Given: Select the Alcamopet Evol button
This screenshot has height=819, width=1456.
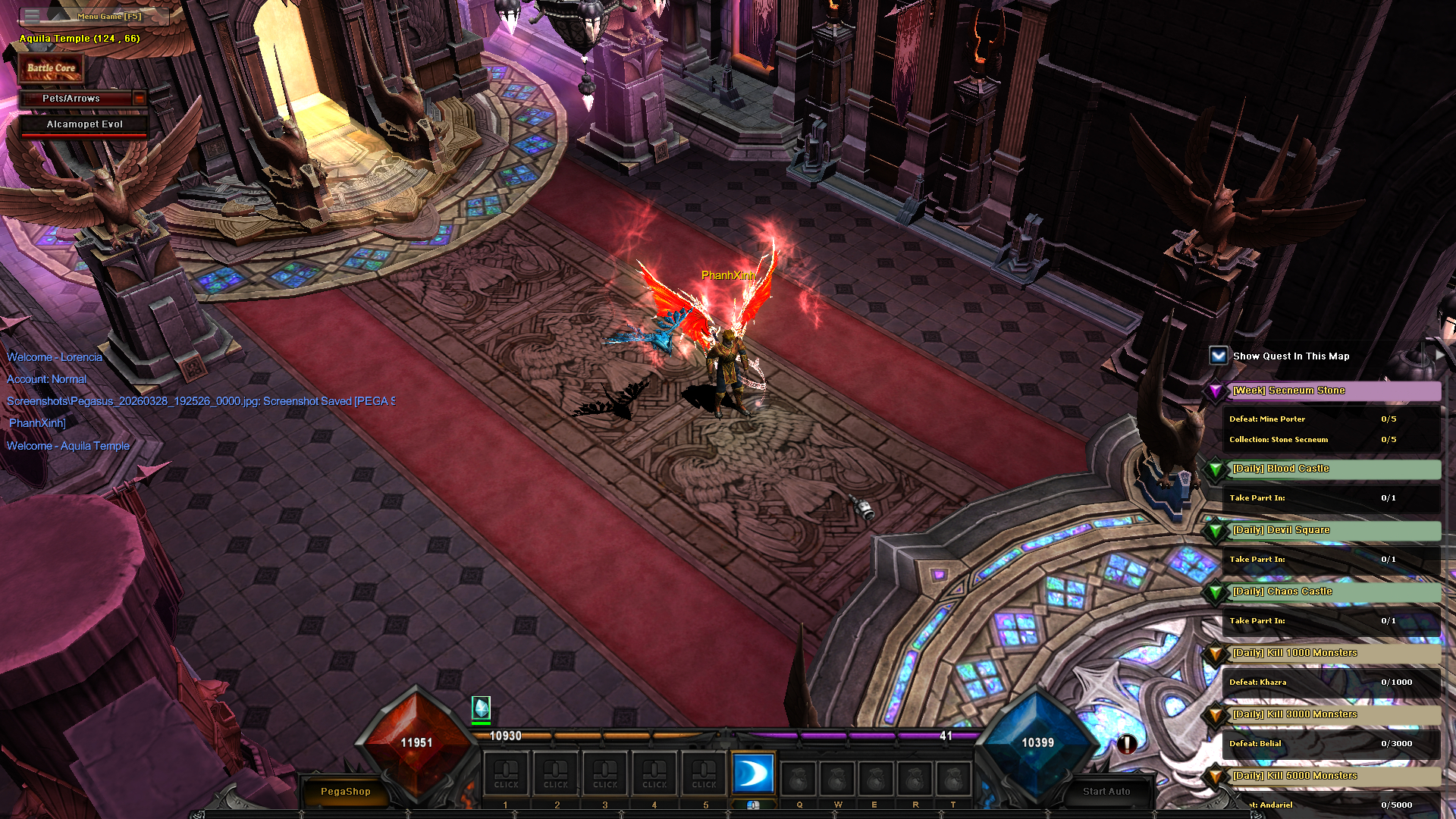Looking at the screenshot, I should 84,124.
